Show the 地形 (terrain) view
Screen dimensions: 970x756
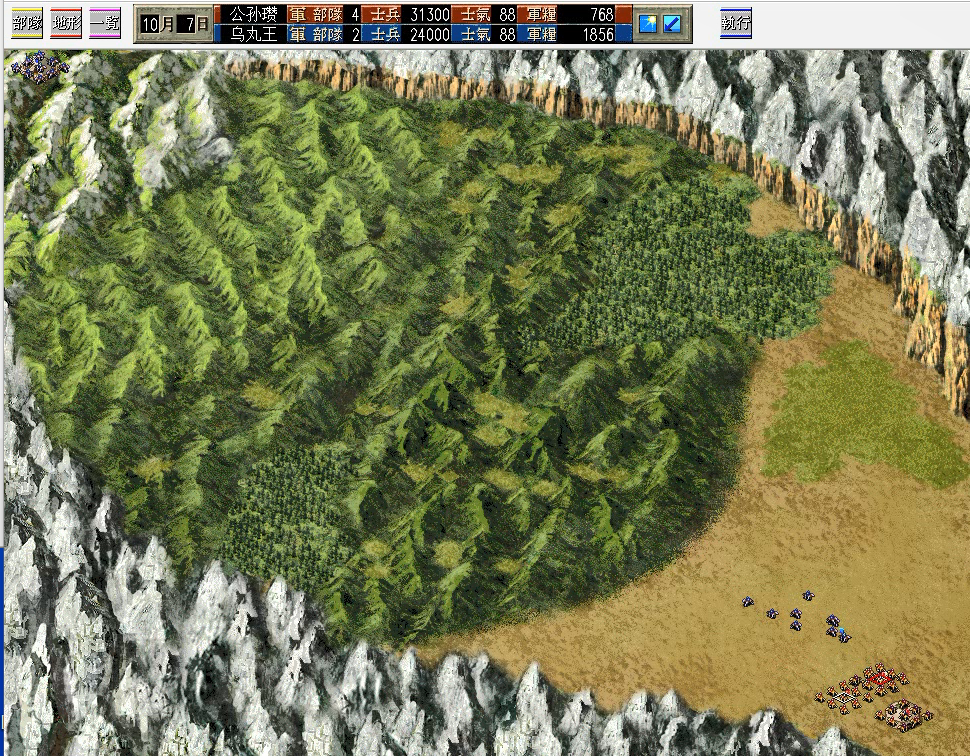[x=66, y=22]
